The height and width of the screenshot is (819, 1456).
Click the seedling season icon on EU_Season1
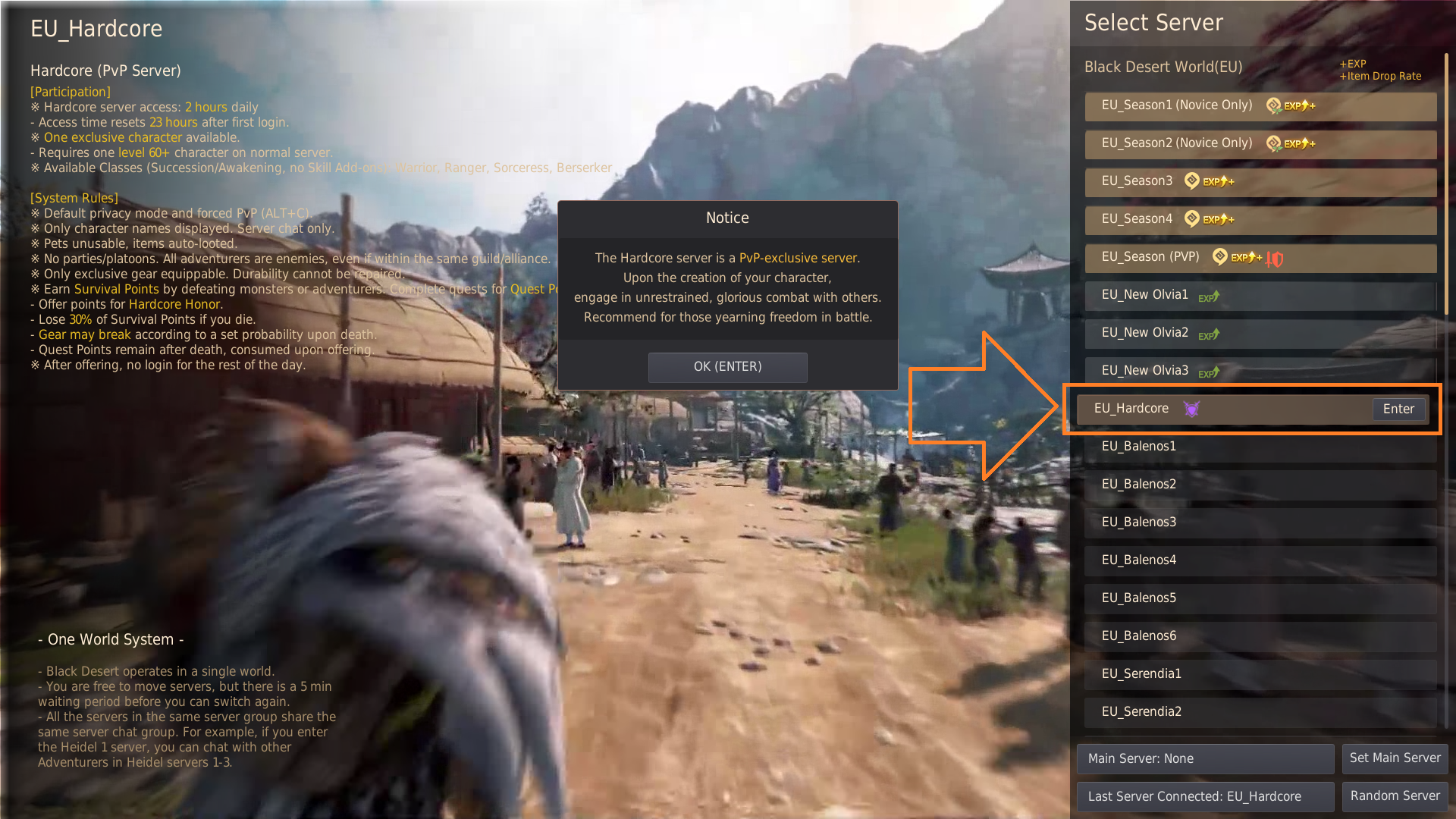pos(1272,105)
